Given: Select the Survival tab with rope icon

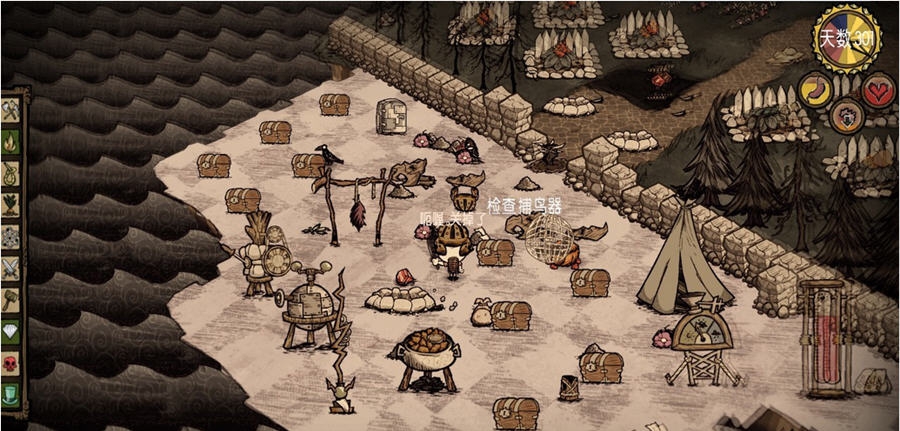Looking at the screenshot, I should point(11,174).
